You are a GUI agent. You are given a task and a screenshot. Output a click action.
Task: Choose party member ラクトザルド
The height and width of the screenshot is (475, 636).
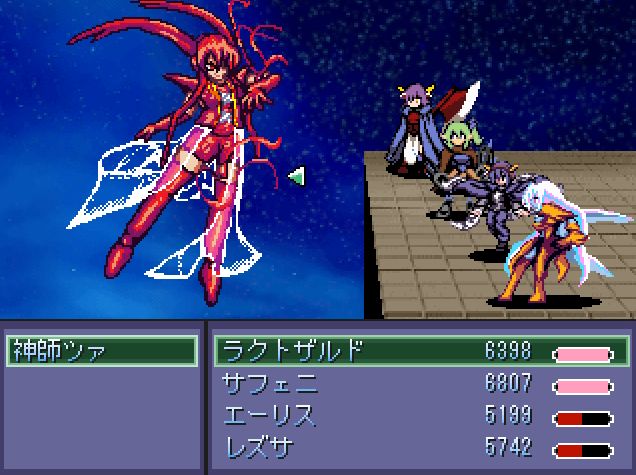pos(420,351)
